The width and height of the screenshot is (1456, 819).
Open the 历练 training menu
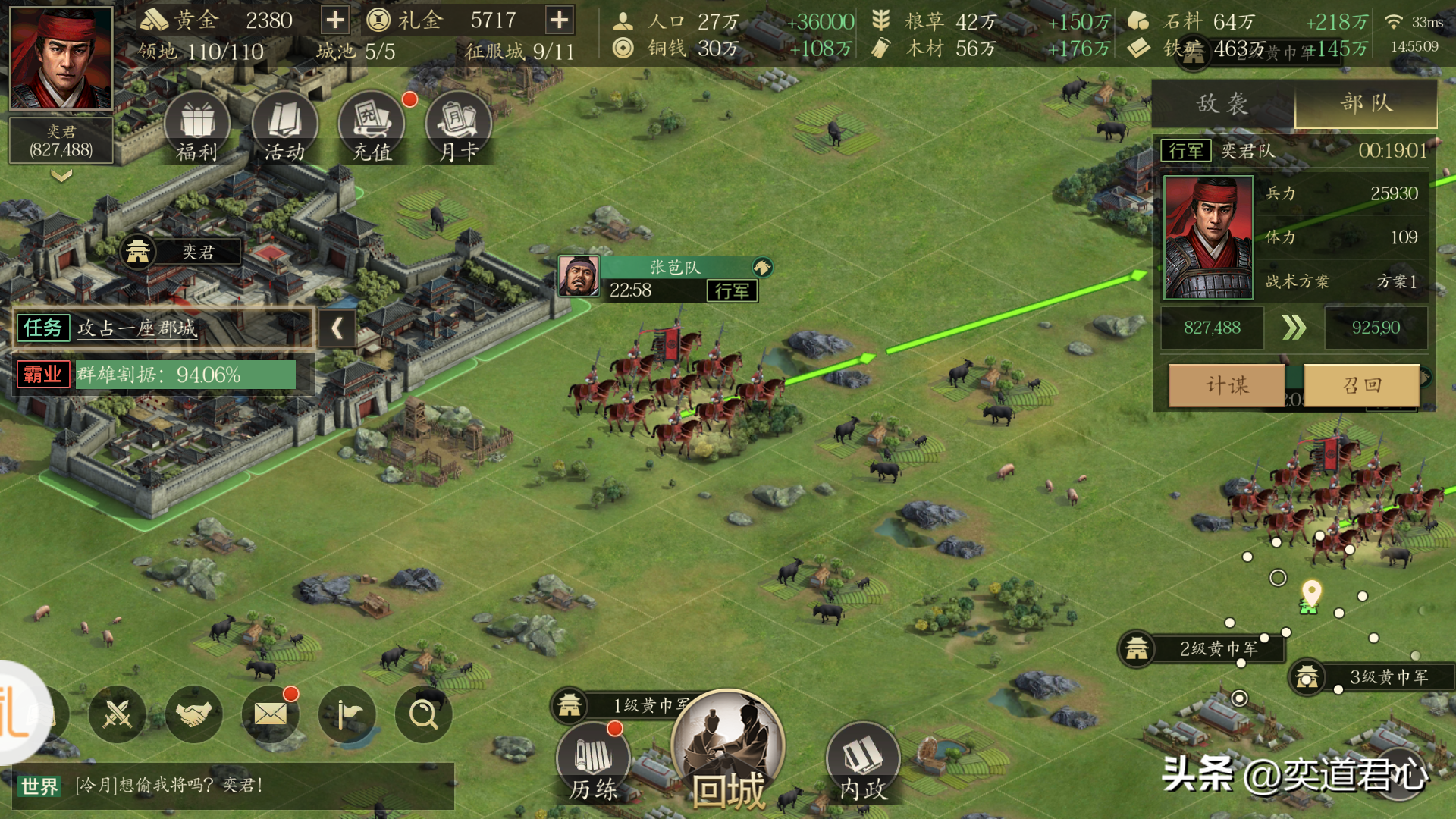[x=594, y=762]
